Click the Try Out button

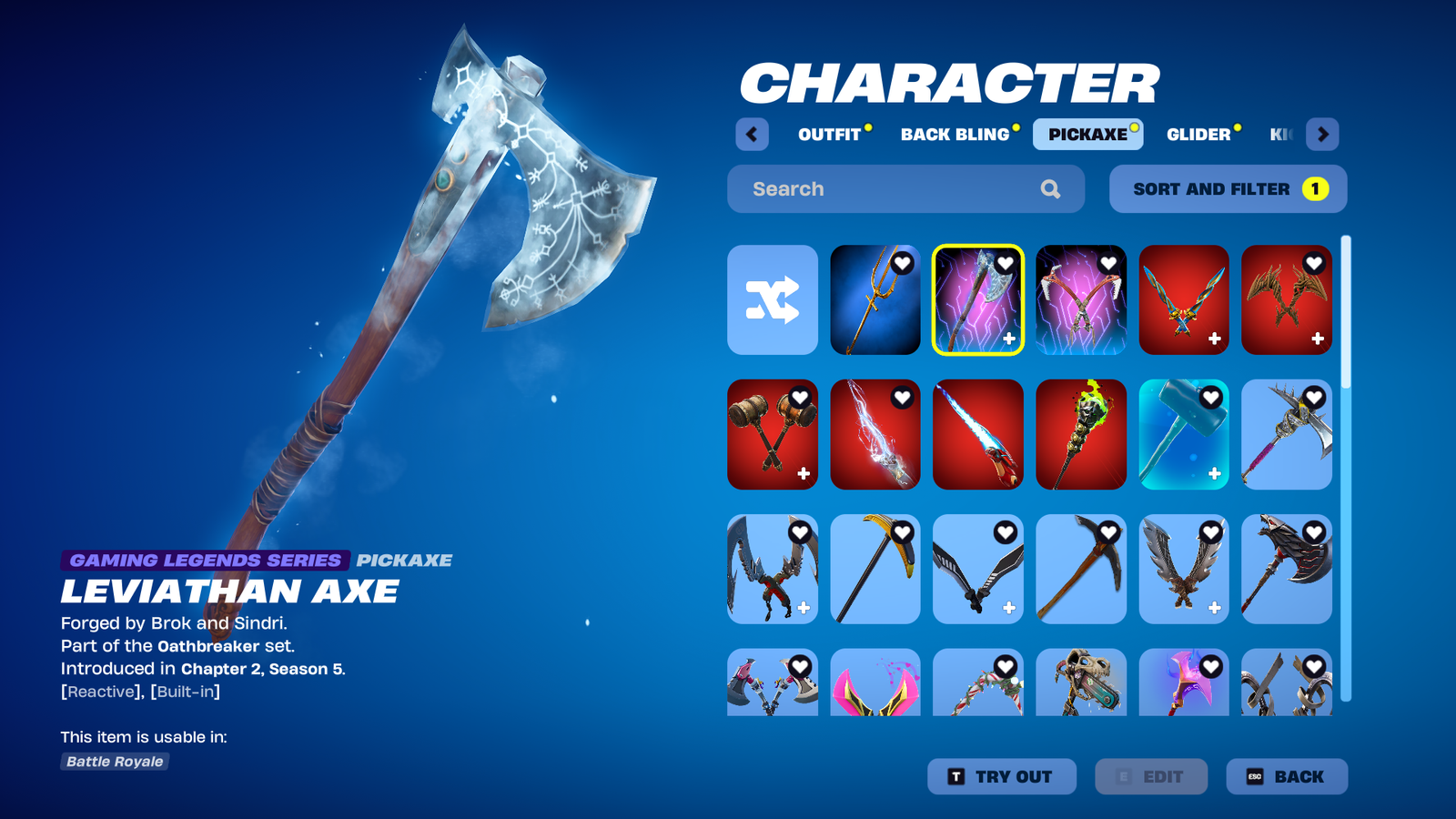(x=1001, y=776)
